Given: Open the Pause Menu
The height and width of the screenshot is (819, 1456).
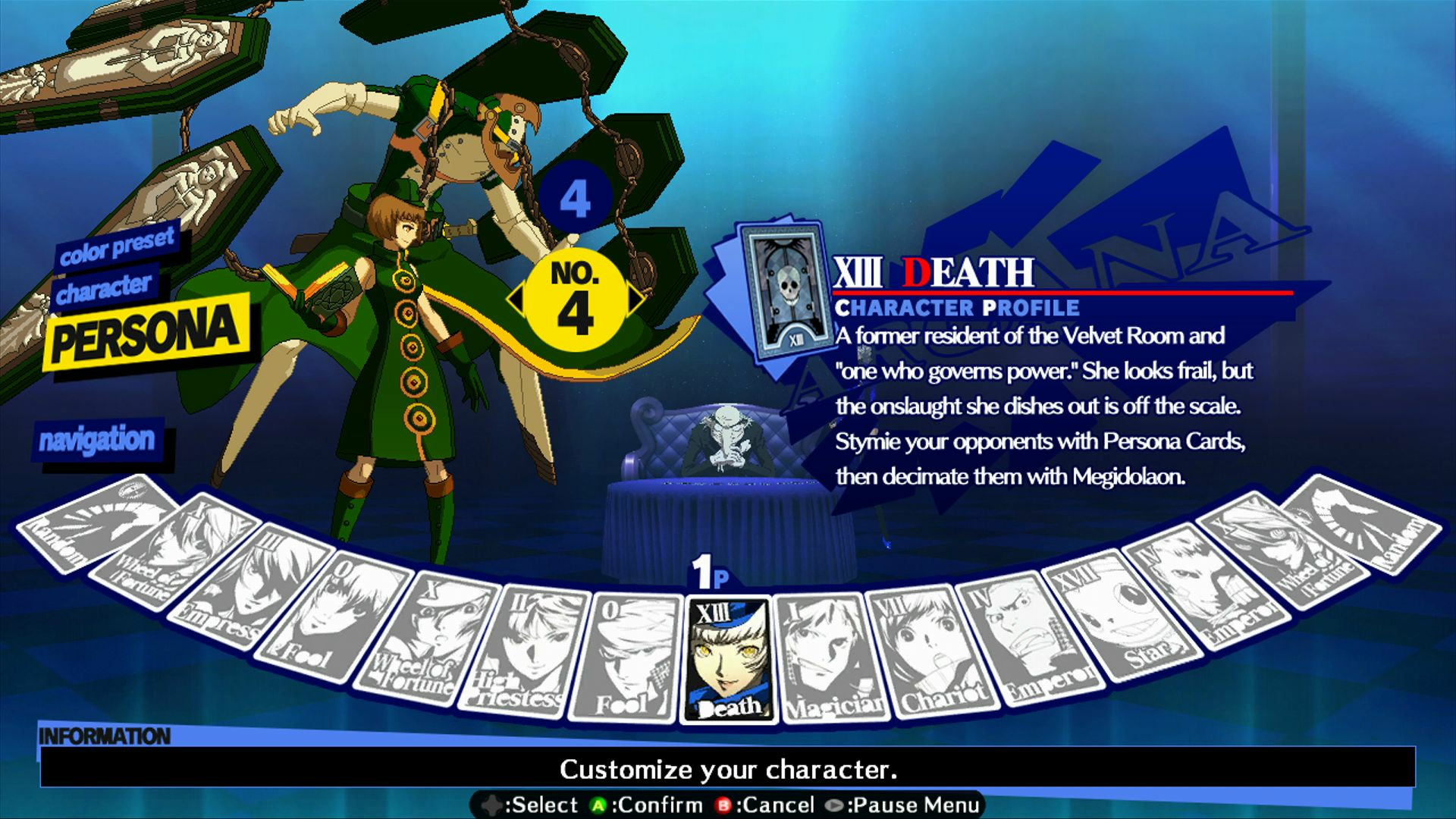Looking at the screenshot, I should coord(910,804).
